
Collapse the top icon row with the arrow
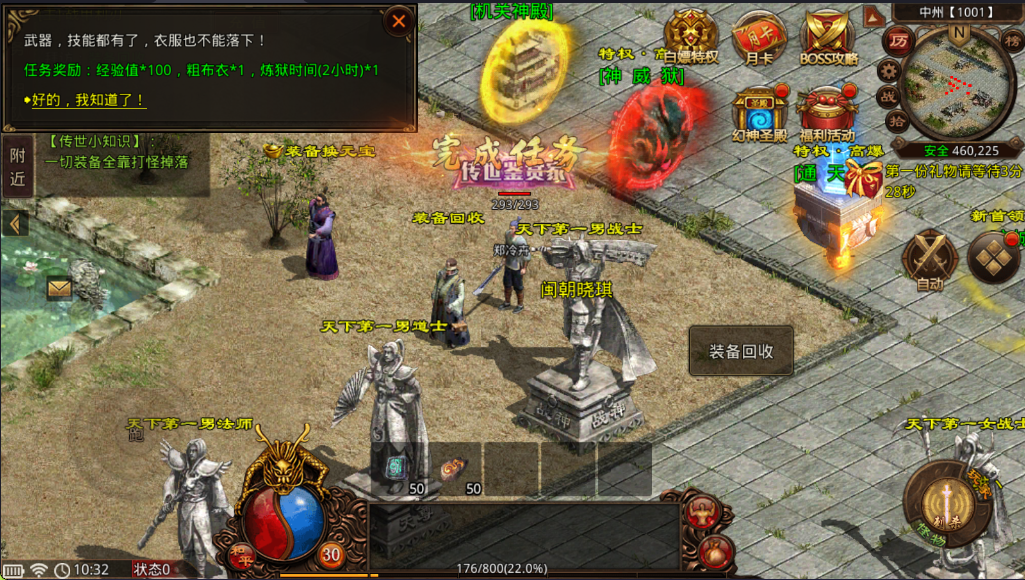tap(873, 16)
